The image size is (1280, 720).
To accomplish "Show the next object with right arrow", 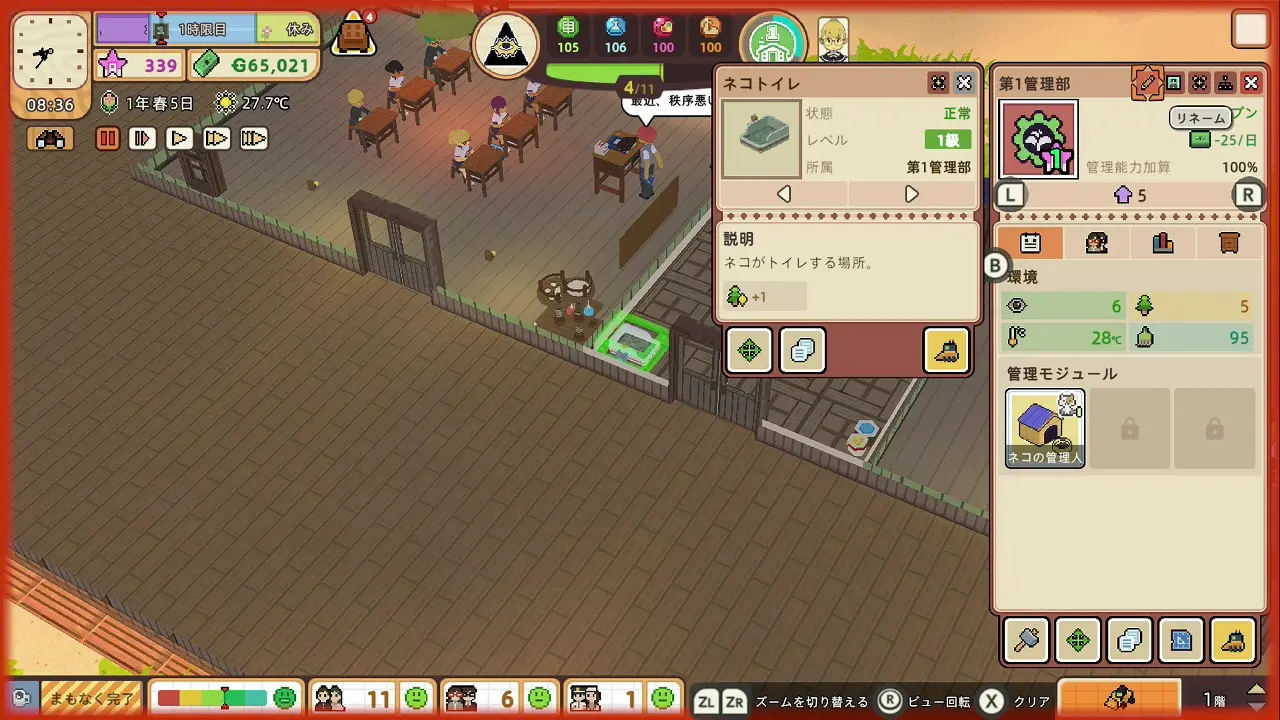I will (911, 194).
